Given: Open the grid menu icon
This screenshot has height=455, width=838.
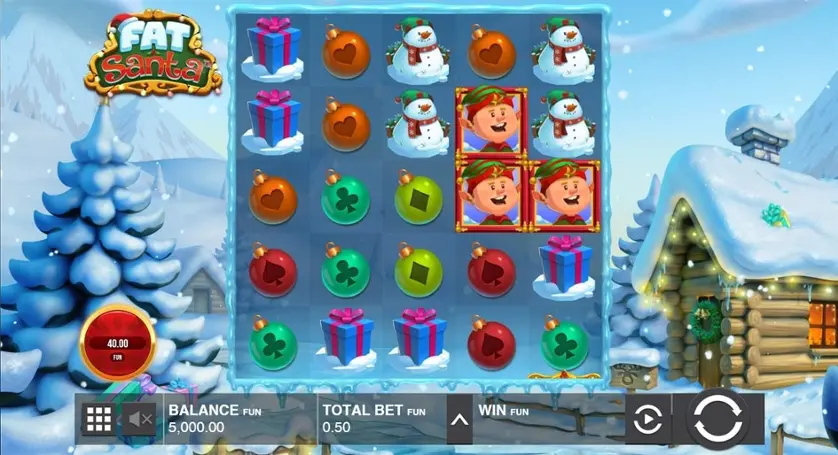Looking at the screenshot, I should (98, 419).
